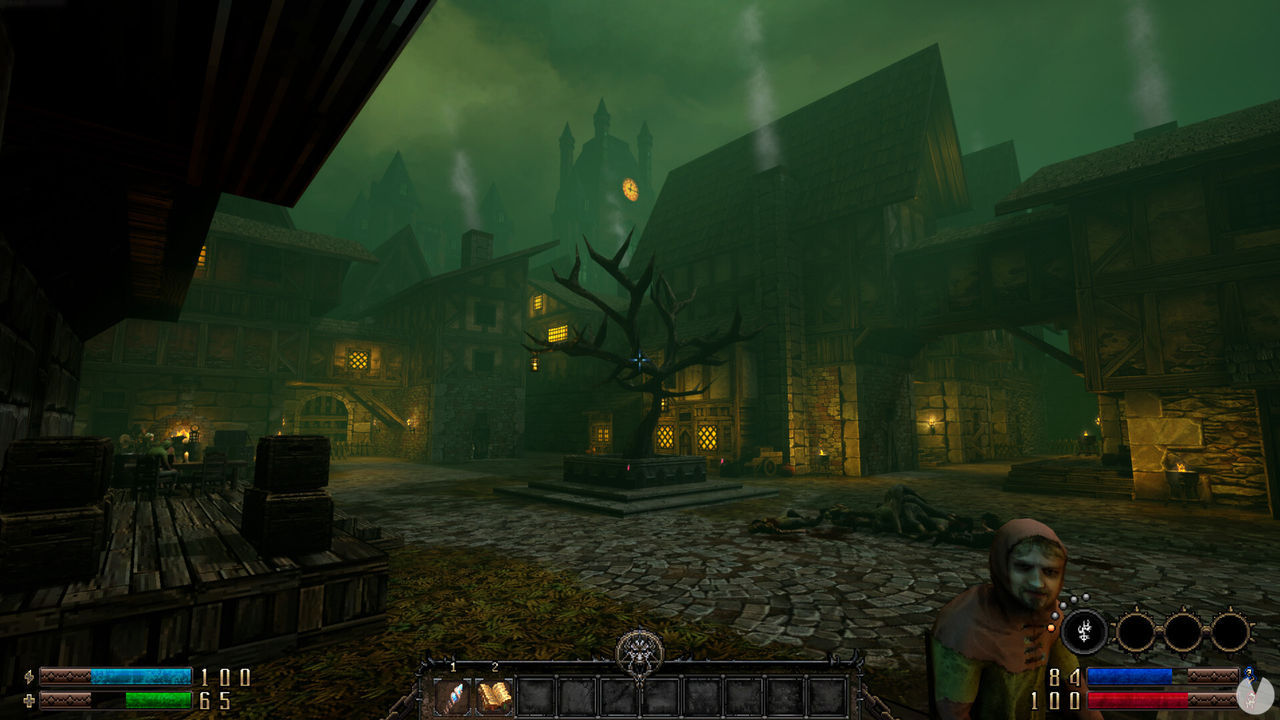Expand the second empty spiked spell slot

pyautogui.click(x=1182, y=630)
